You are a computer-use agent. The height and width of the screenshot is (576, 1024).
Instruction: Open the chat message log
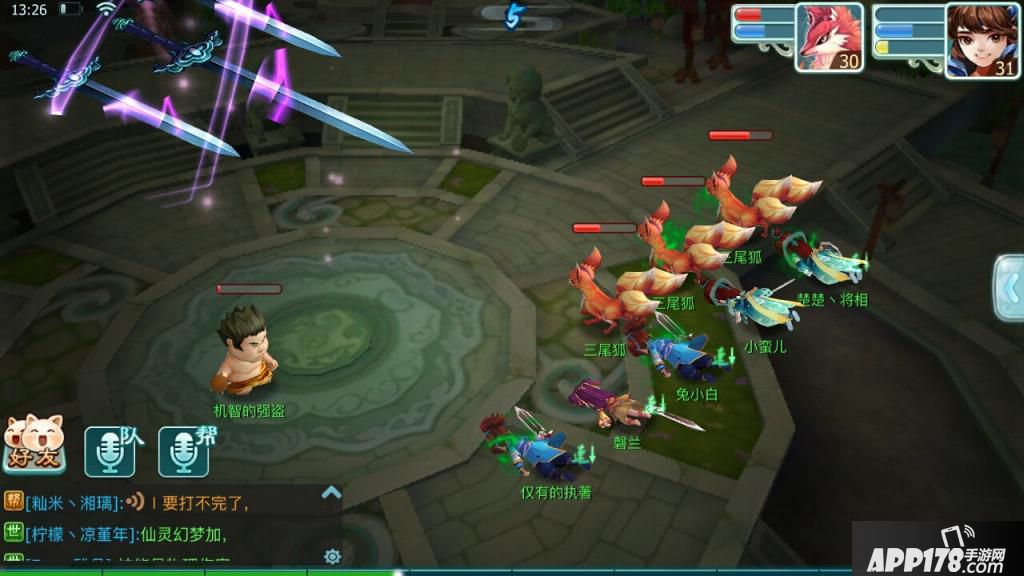pos(160,525)
